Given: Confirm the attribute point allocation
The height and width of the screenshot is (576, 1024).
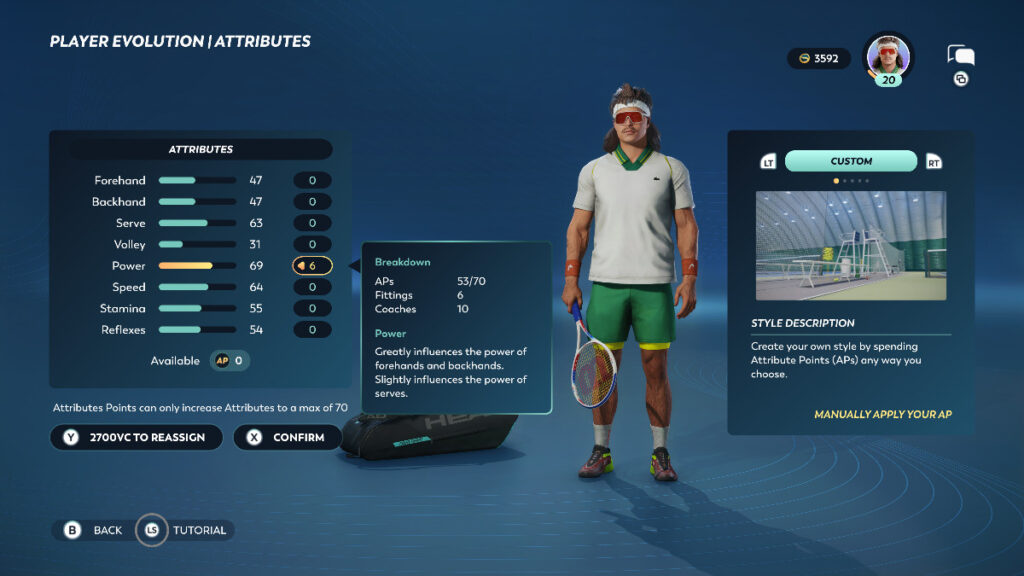Looking at the screenshot, I should pyautogui.click(x=287, y=437).
